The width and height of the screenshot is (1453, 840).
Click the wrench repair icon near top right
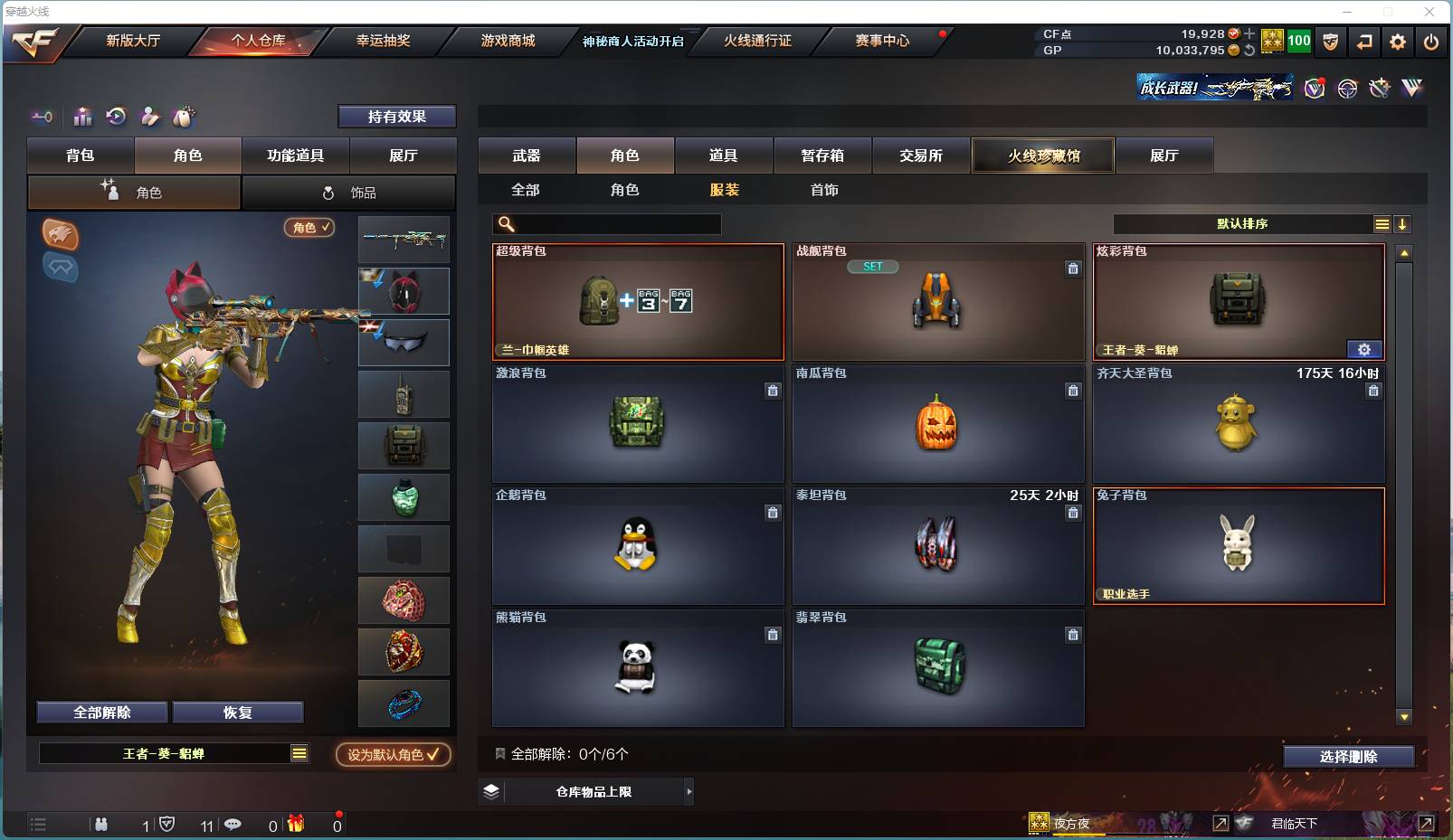coord(1379,88)
